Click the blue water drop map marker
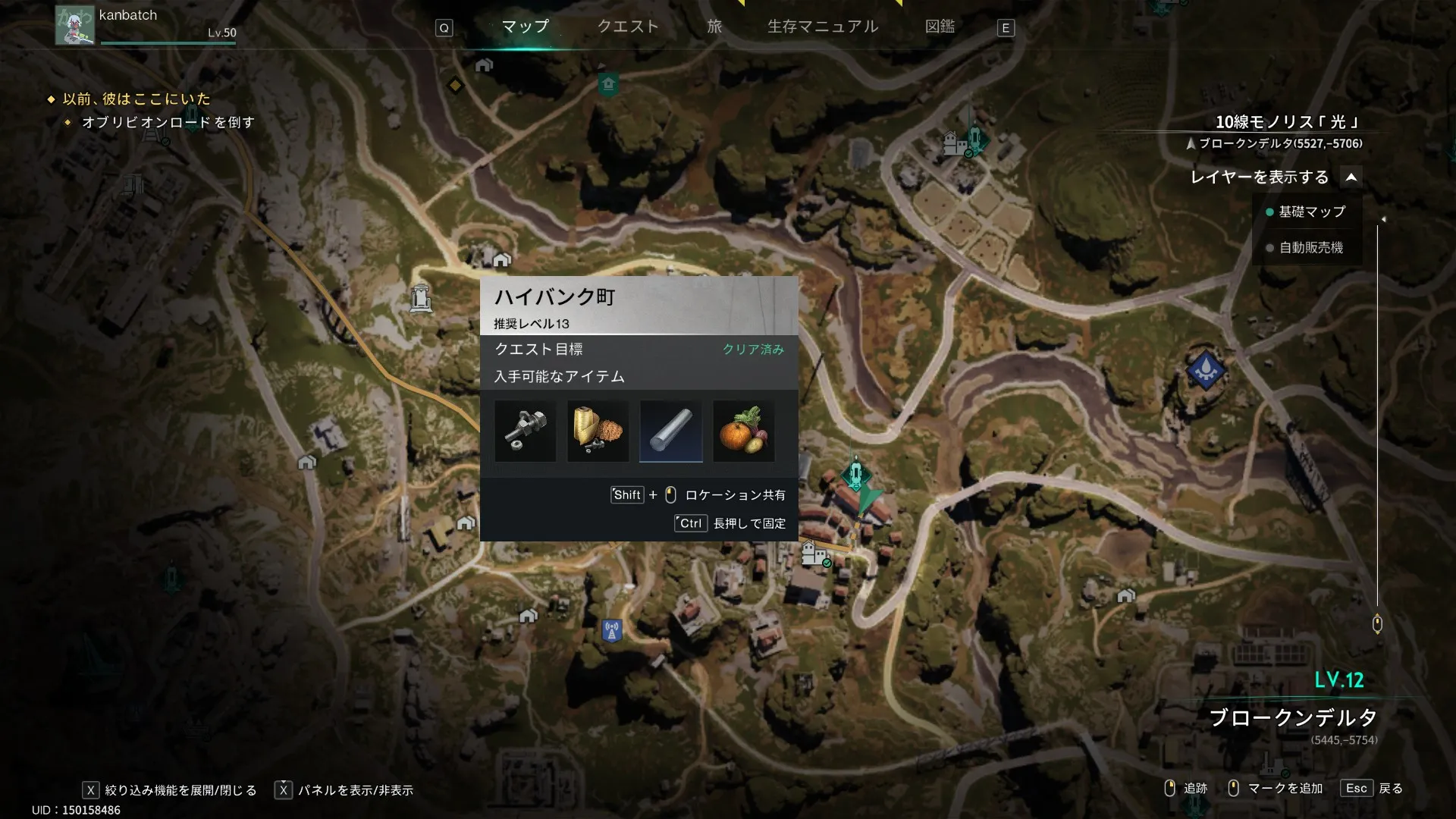This screenshot has height=819, width=1456. point(1205,370)
